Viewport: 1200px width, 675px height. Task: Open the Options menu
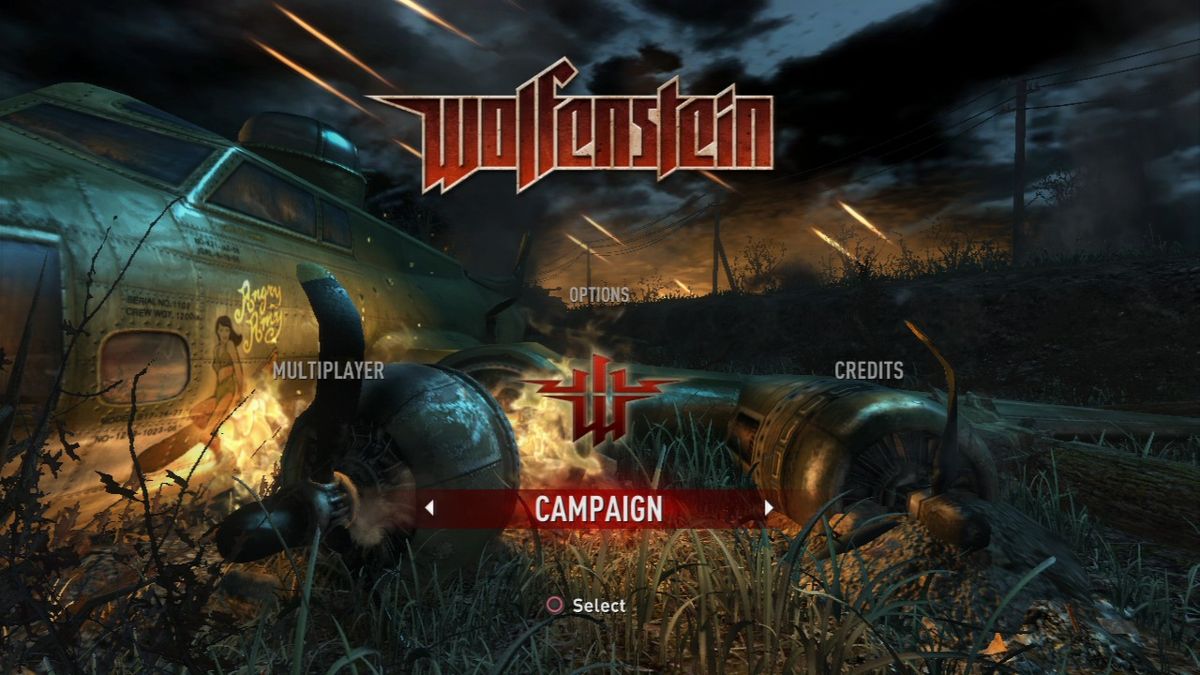tap(599, 295)
